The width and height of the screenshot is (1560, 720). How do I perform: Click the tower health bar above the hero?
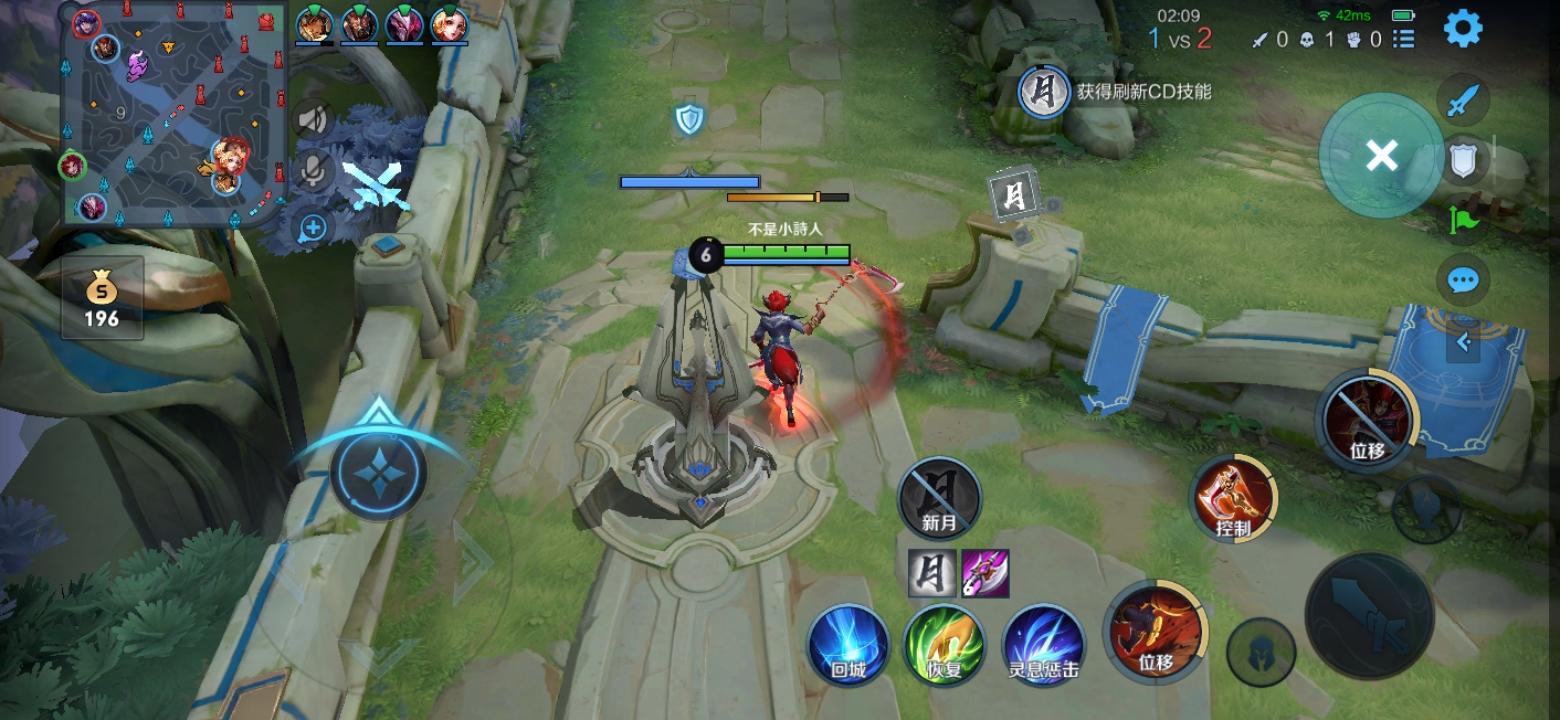pyautogui.click(x=690, y=183)
